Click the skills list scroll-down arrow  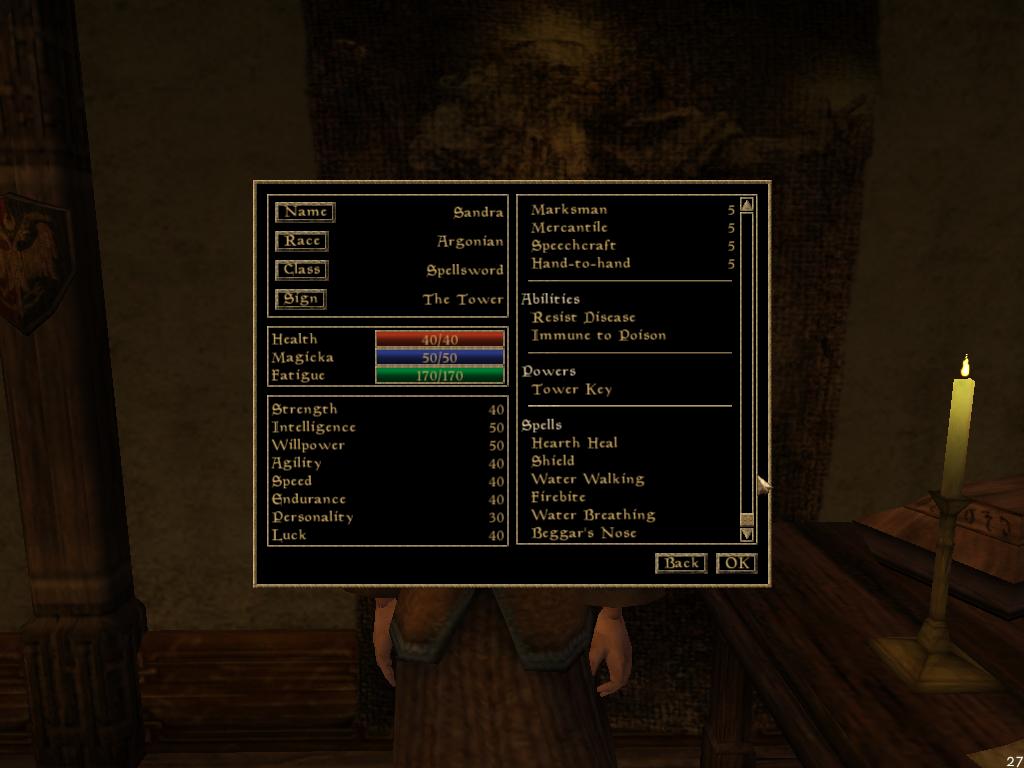pos(747,535)
